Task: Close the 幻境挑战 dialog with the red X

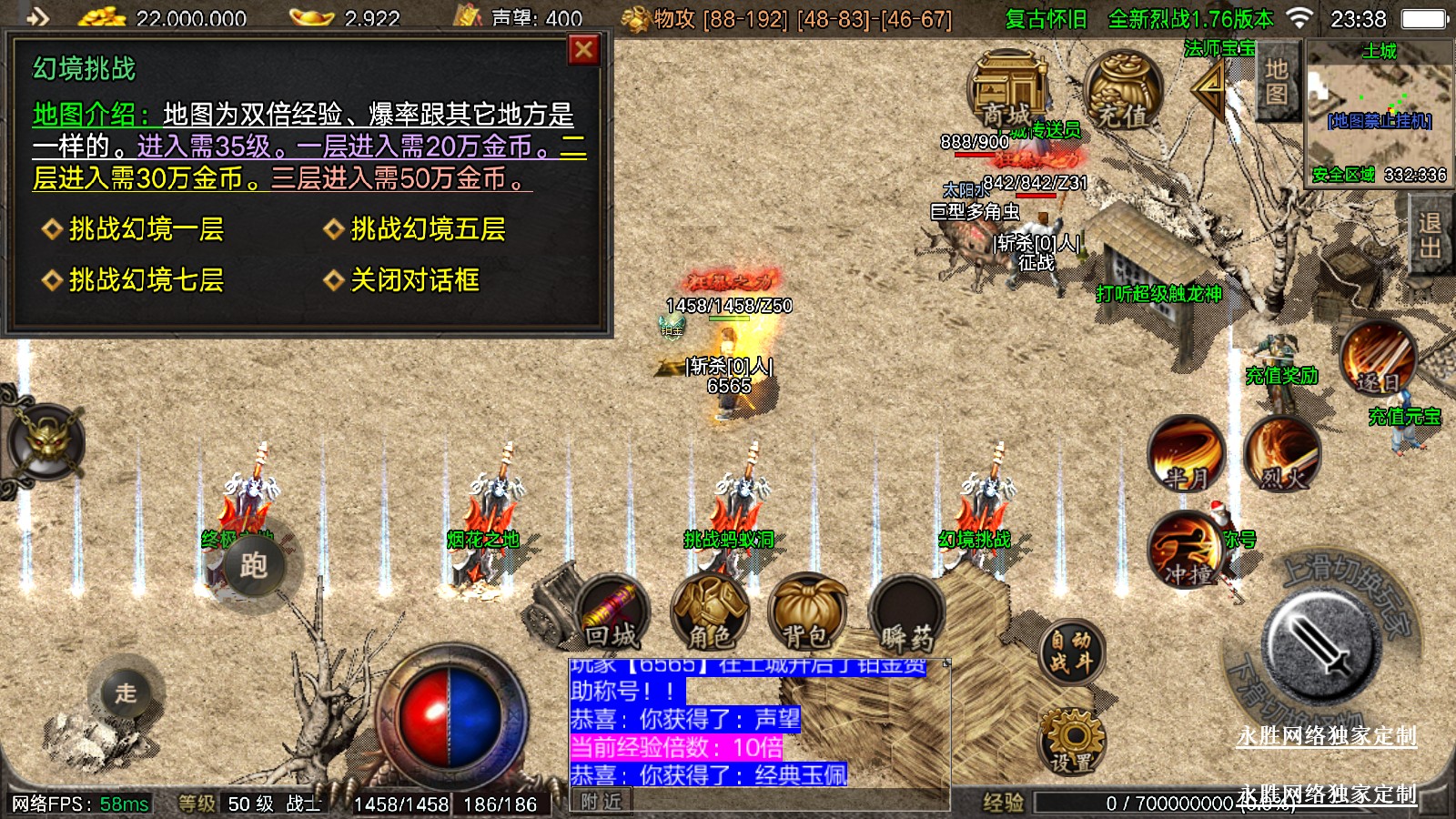Action: pos(583,50)
